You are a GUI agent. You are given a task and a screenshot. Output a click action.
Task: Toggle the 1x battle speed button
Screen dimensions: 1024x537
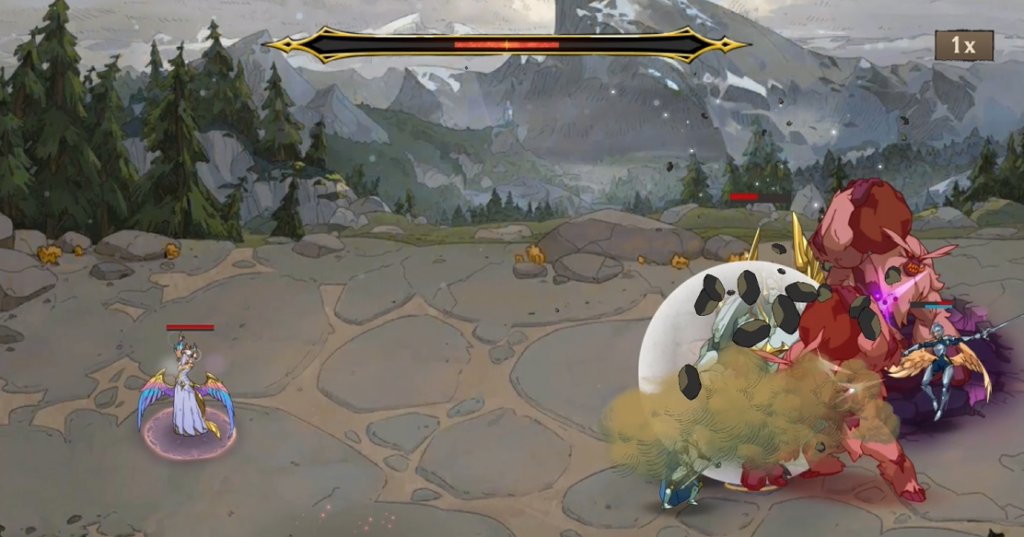pyautogui.click(x=964, y=45)
